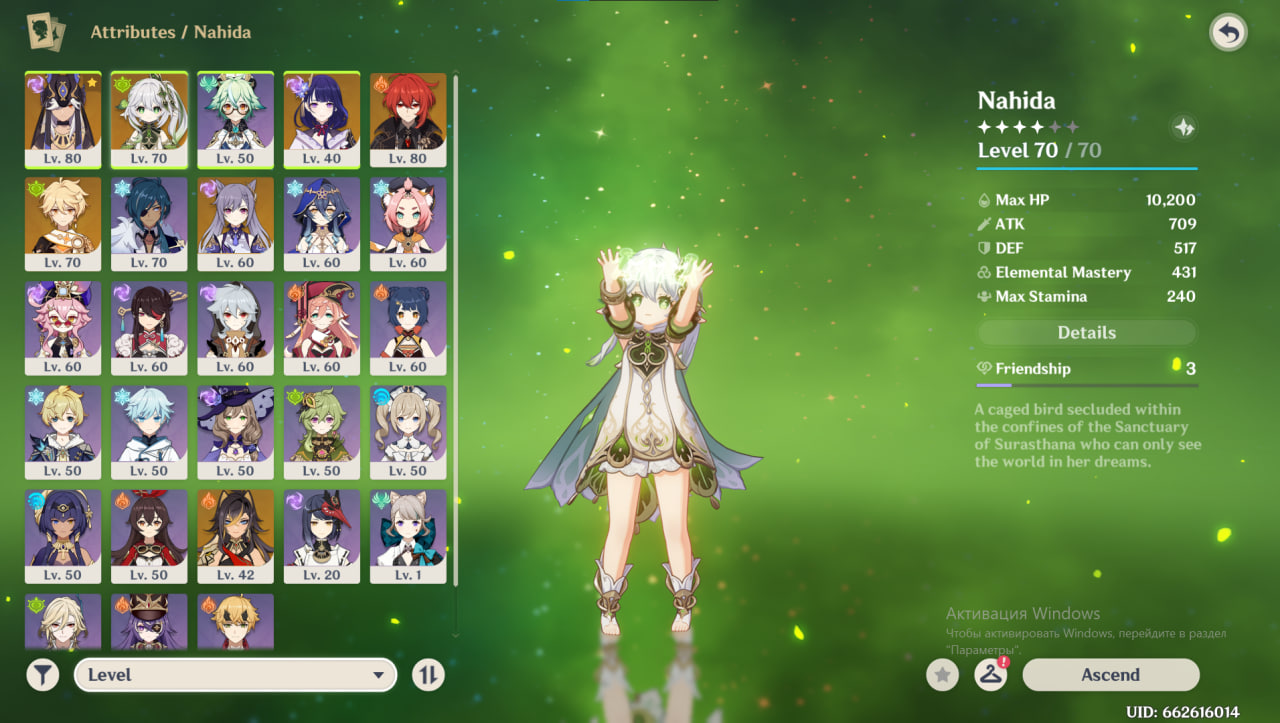Pick Lynette at Lv. 1
This screenshot has height=723, width=1280.
(x=408, y=536)
